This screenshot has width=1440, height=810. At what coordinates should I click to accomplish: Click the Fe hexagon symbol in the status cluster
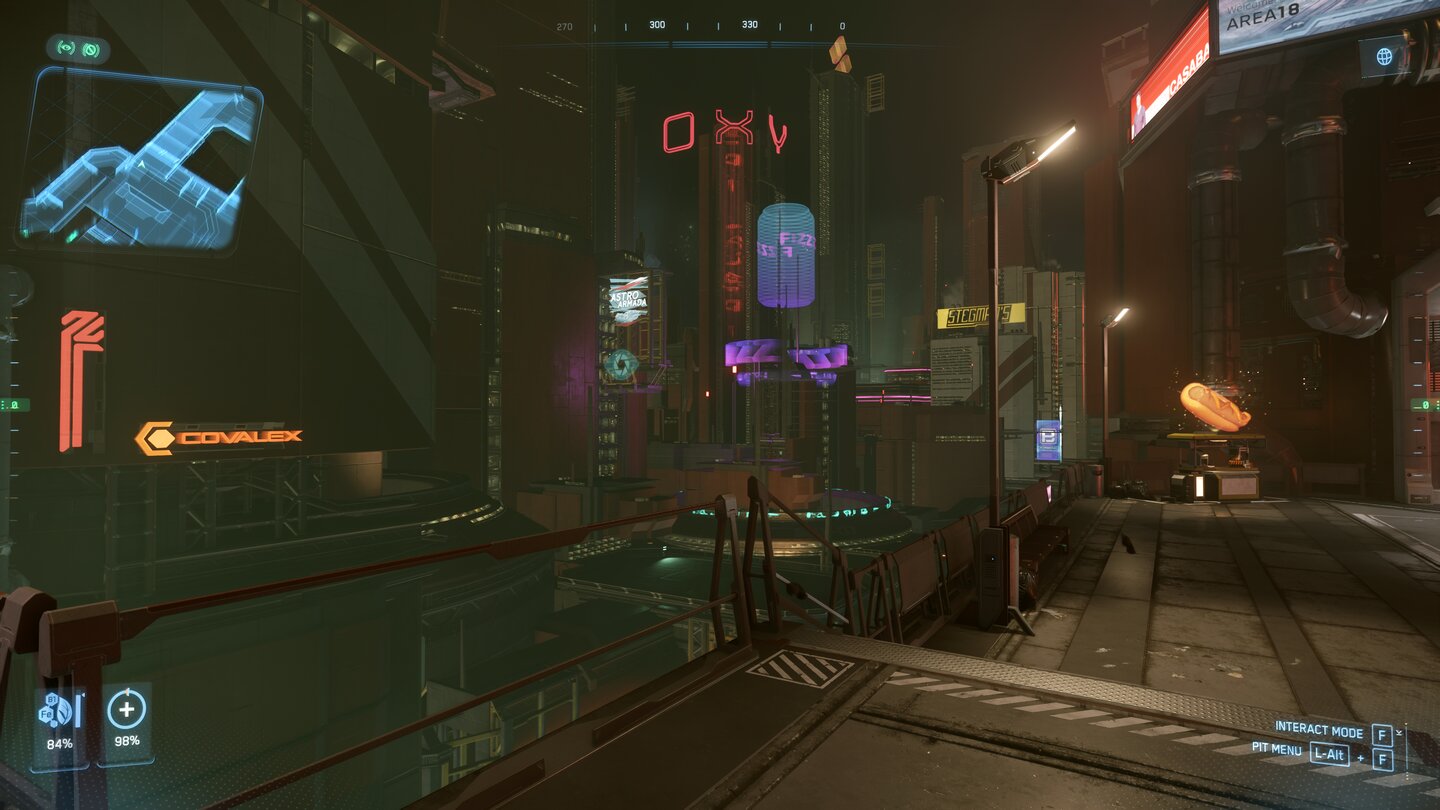click(x=47, y=713)
